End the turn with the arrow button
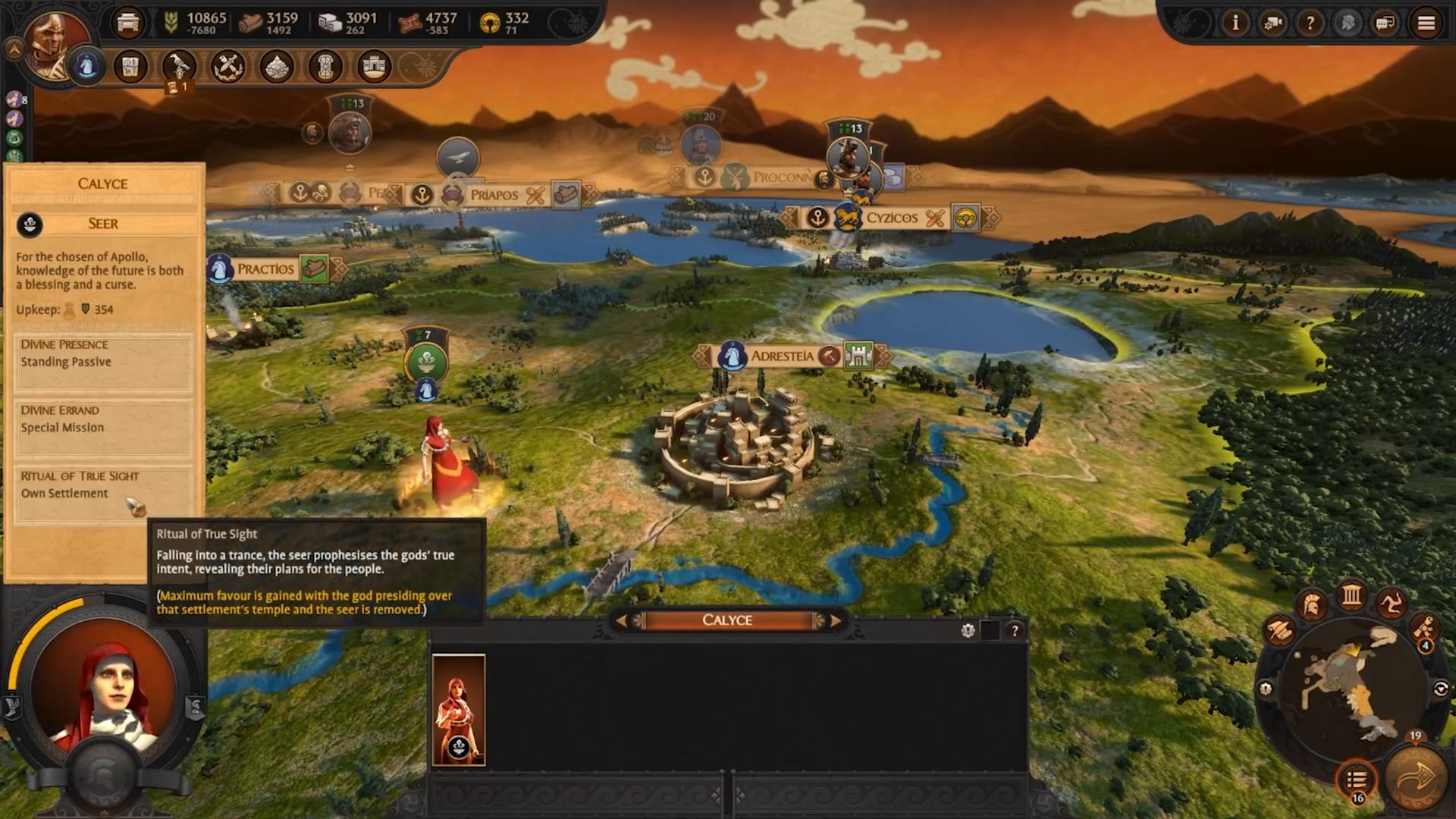The image size is (1456, 819). [1415, 778]
